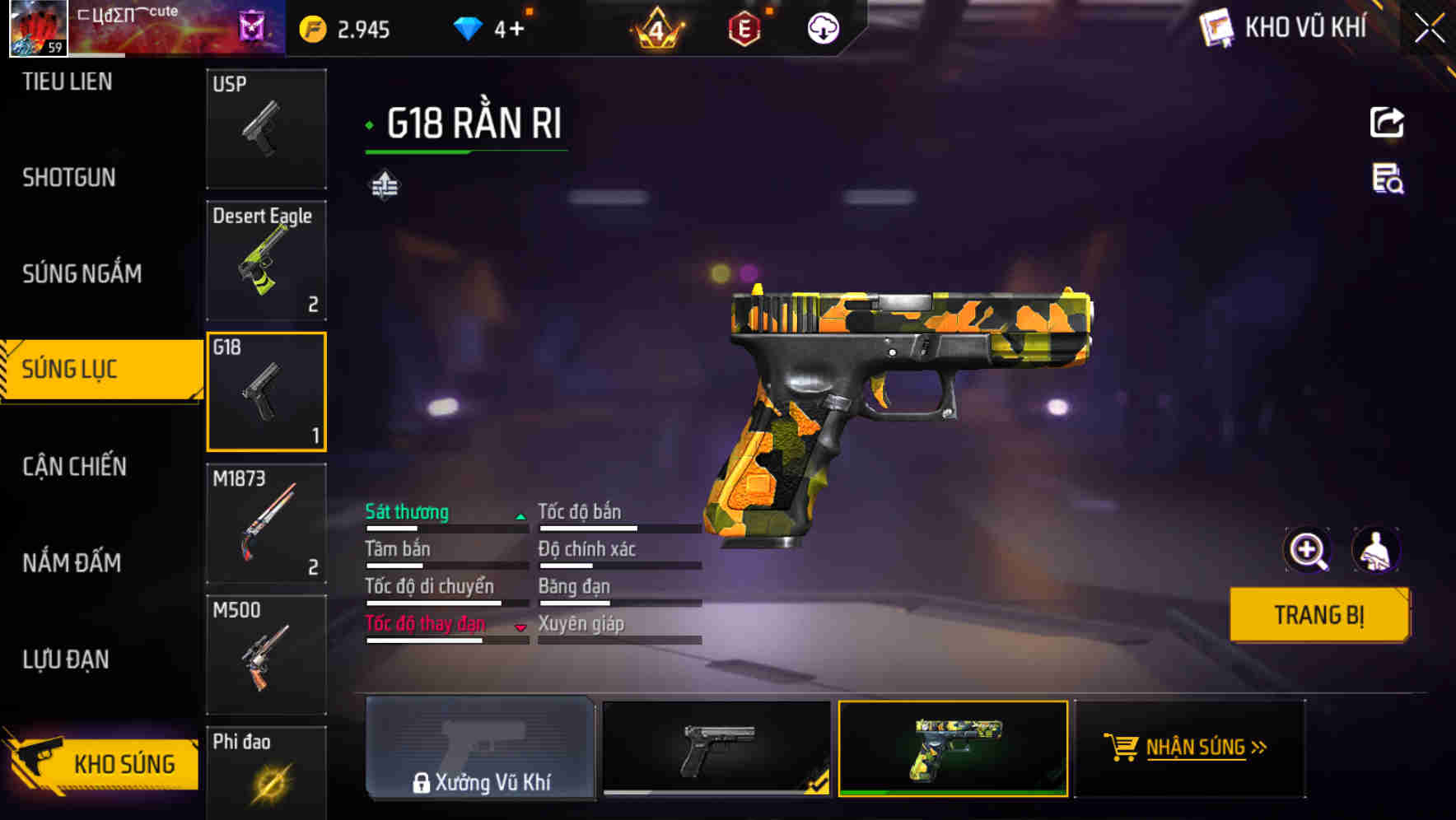Screen dimensions: 1456x820
Task: Toggle character preview with the person icon
Action: pyautogui.click(x=1378, y=550)
